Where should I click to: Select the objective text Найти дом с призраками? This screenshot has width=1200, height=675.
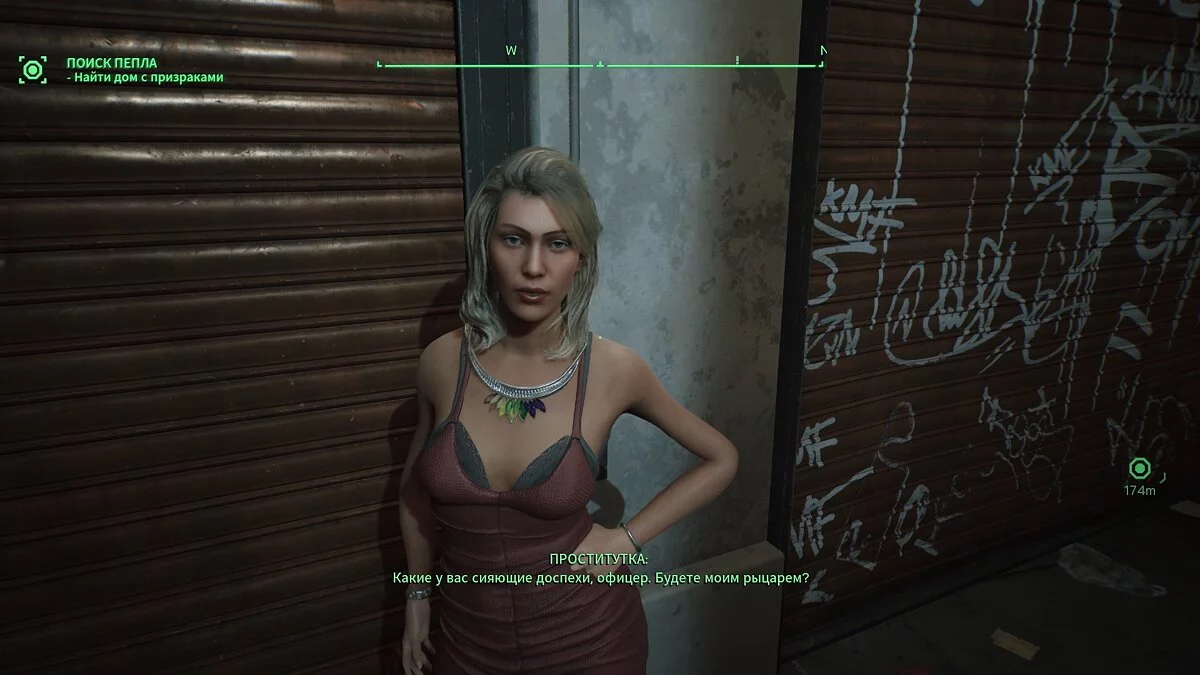coord(144,77)
